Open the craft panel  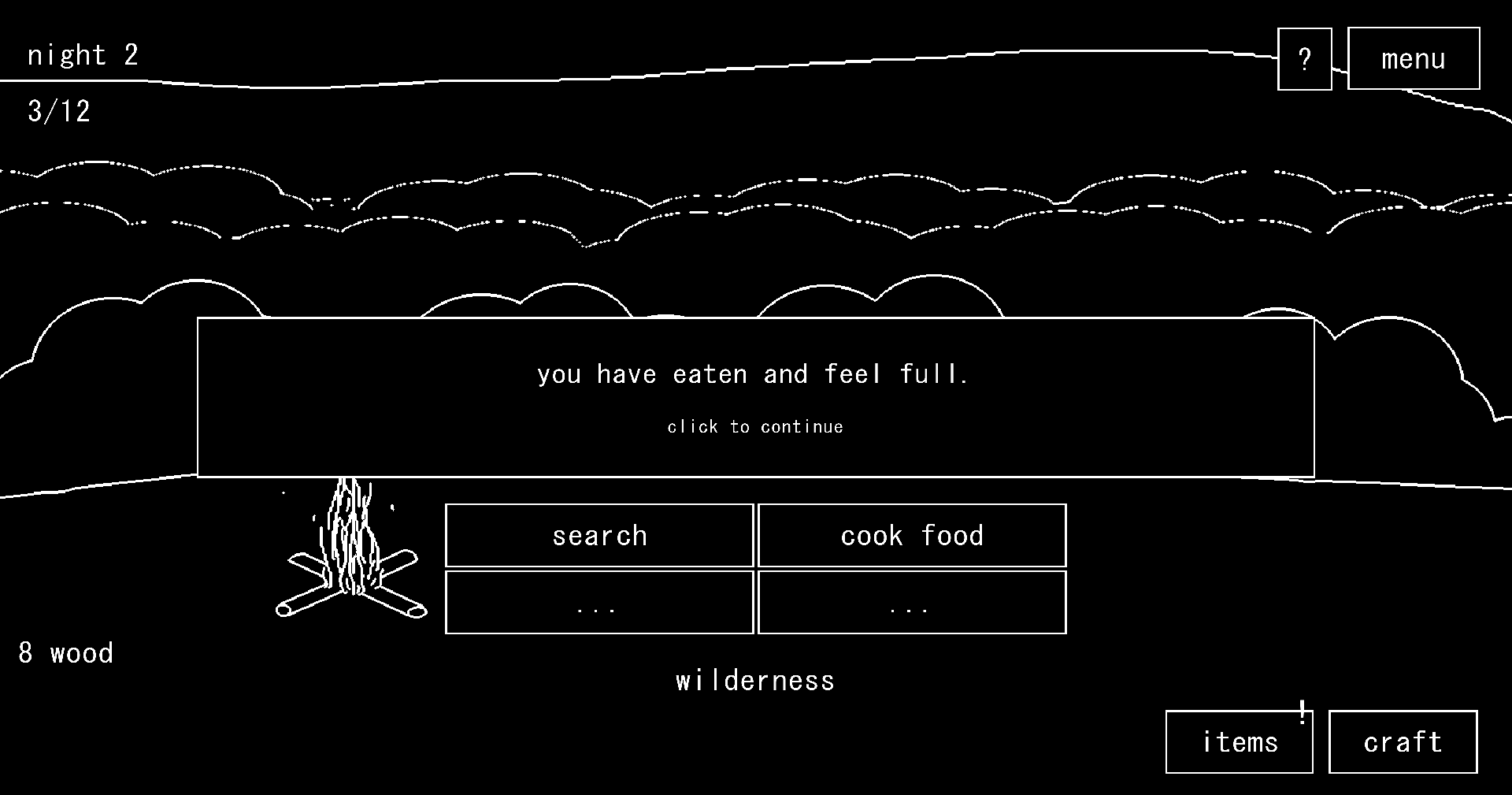point(1402,741)
